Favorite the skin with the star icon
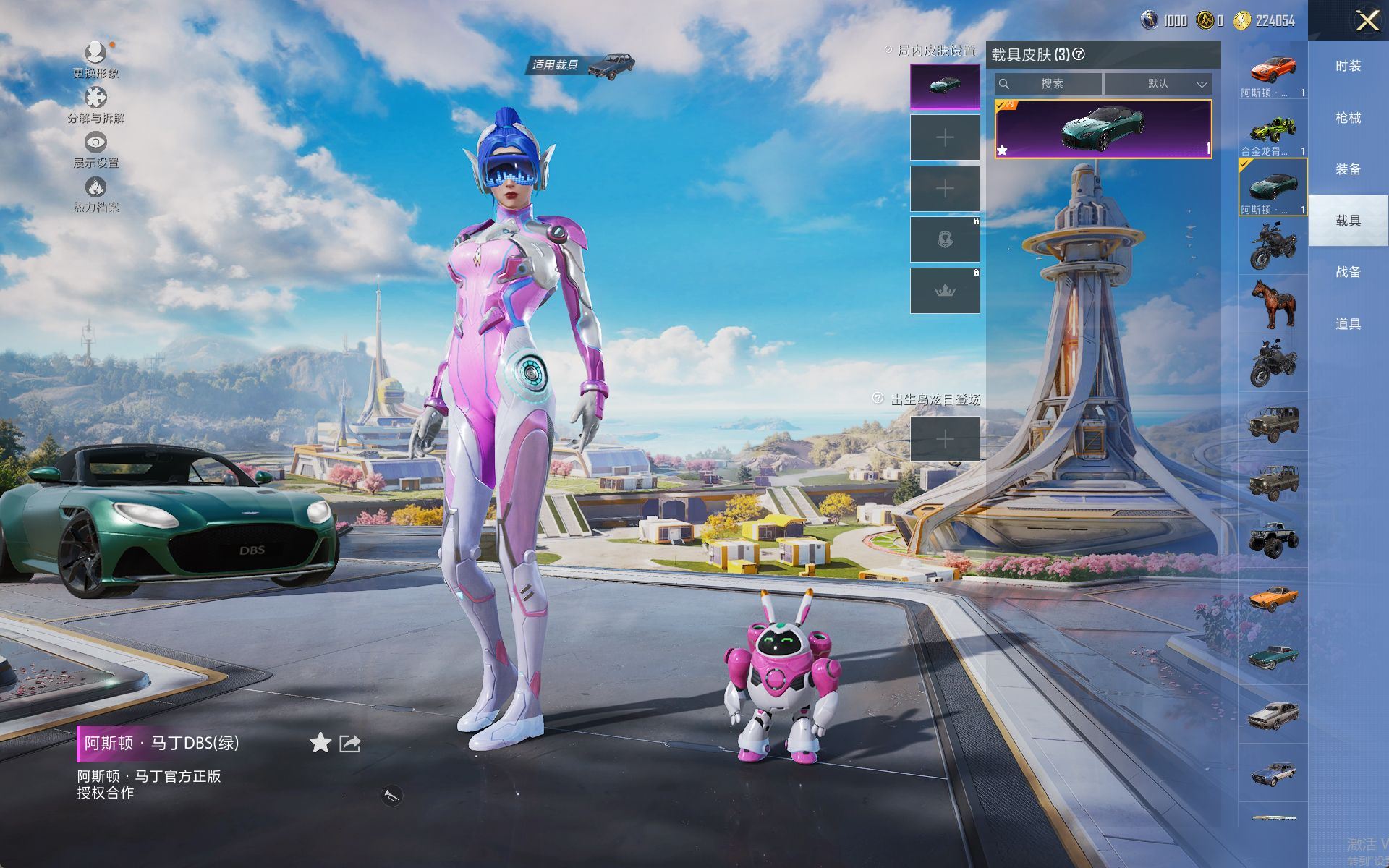Image resolution: width=1389 pixels, height=868 pixels. click(320, 743)
